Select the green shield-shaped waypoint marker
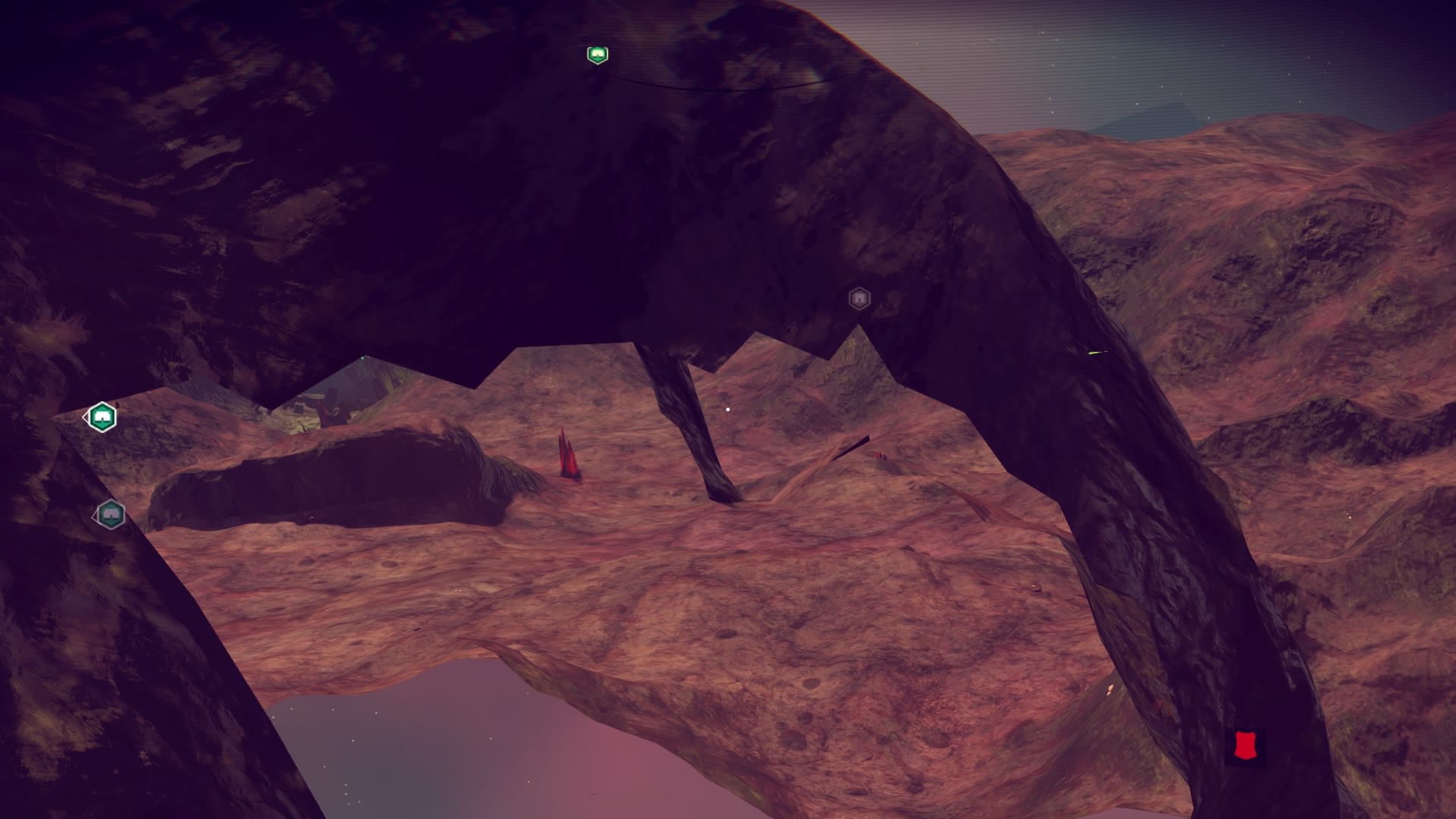 coord(598,55)
